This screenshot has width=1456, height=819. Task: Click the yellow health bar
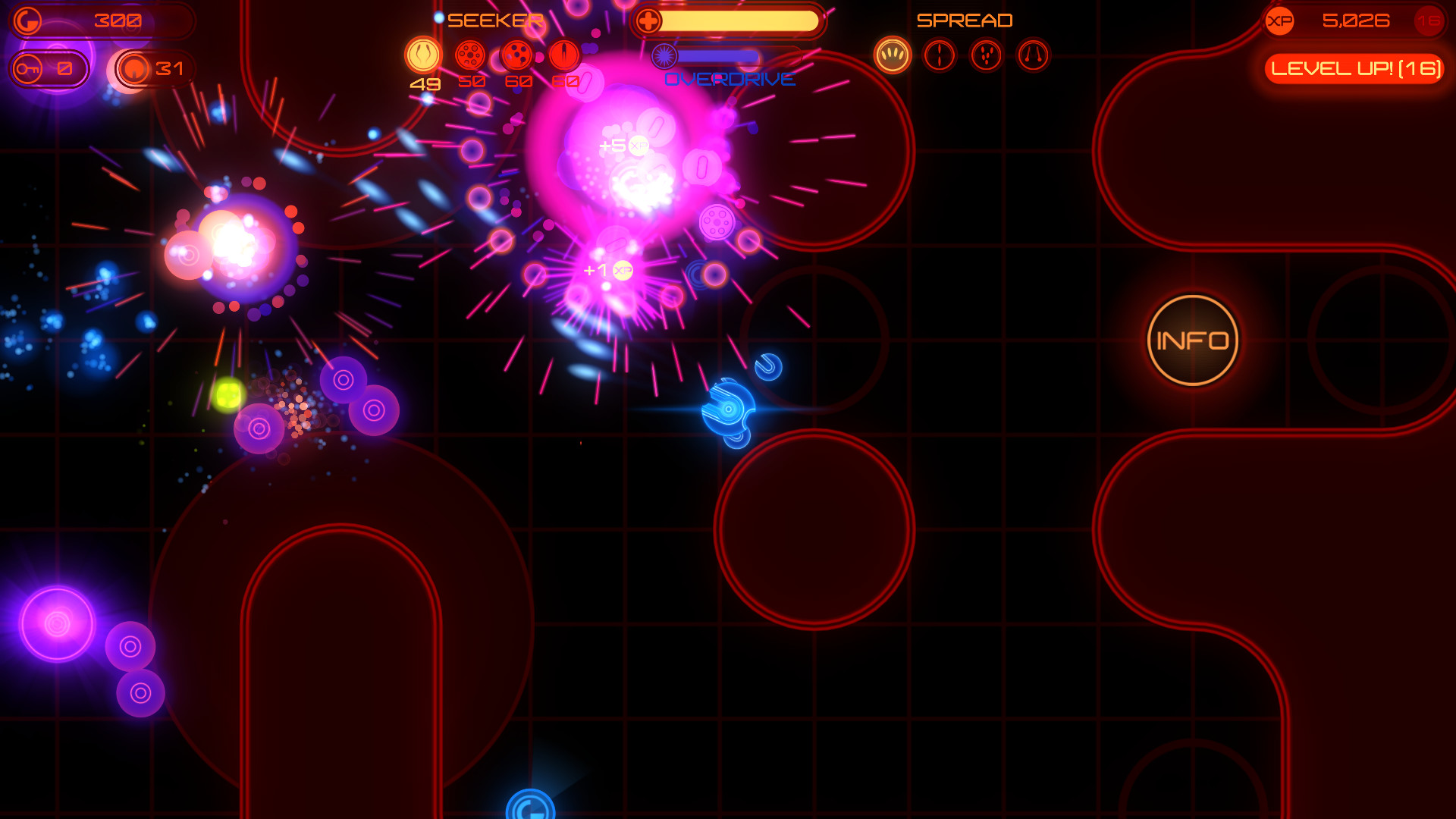coord(739,20)
